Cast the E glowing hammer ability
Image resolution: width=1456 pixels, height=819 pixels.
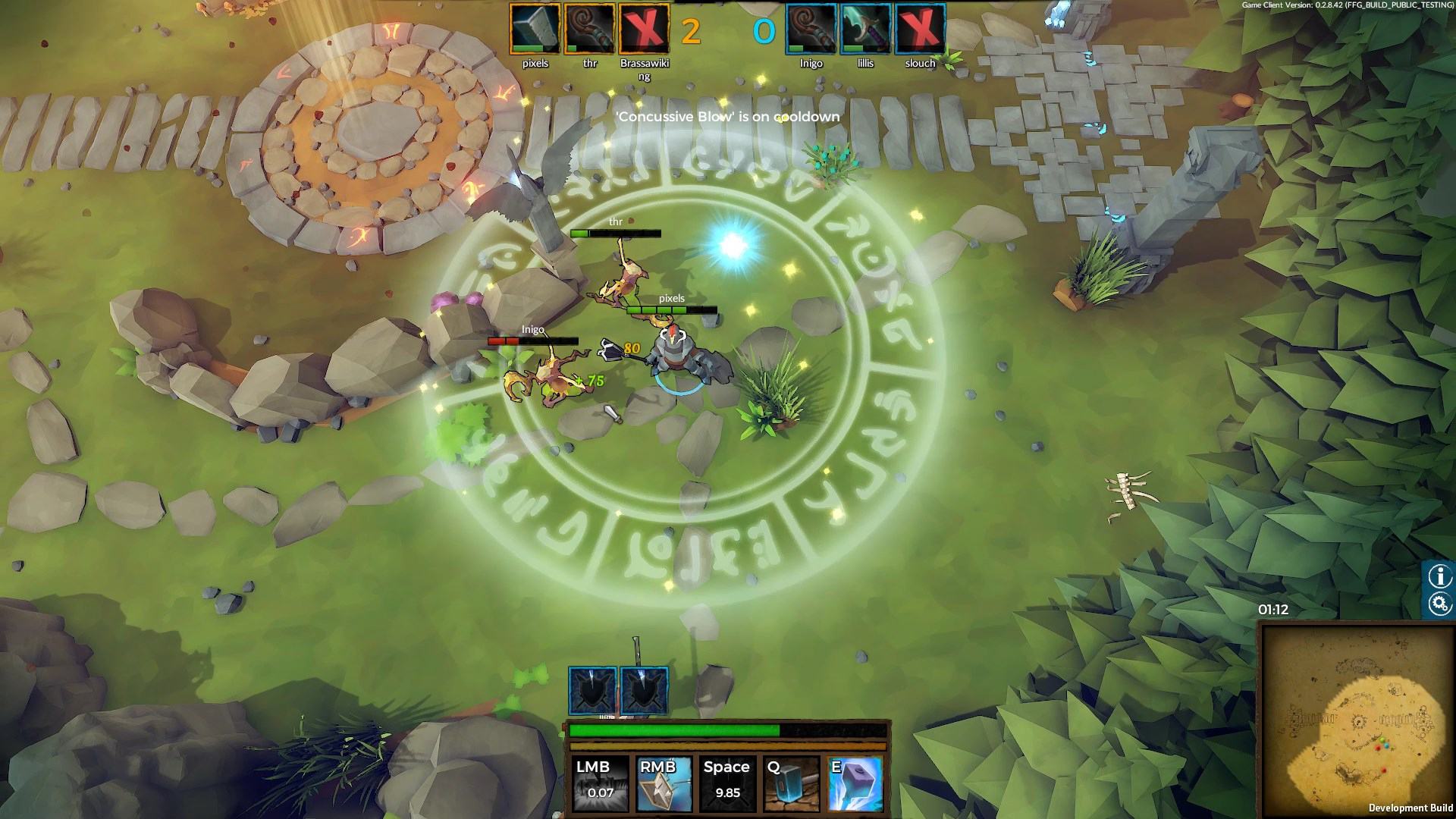[x=855, y=783]
